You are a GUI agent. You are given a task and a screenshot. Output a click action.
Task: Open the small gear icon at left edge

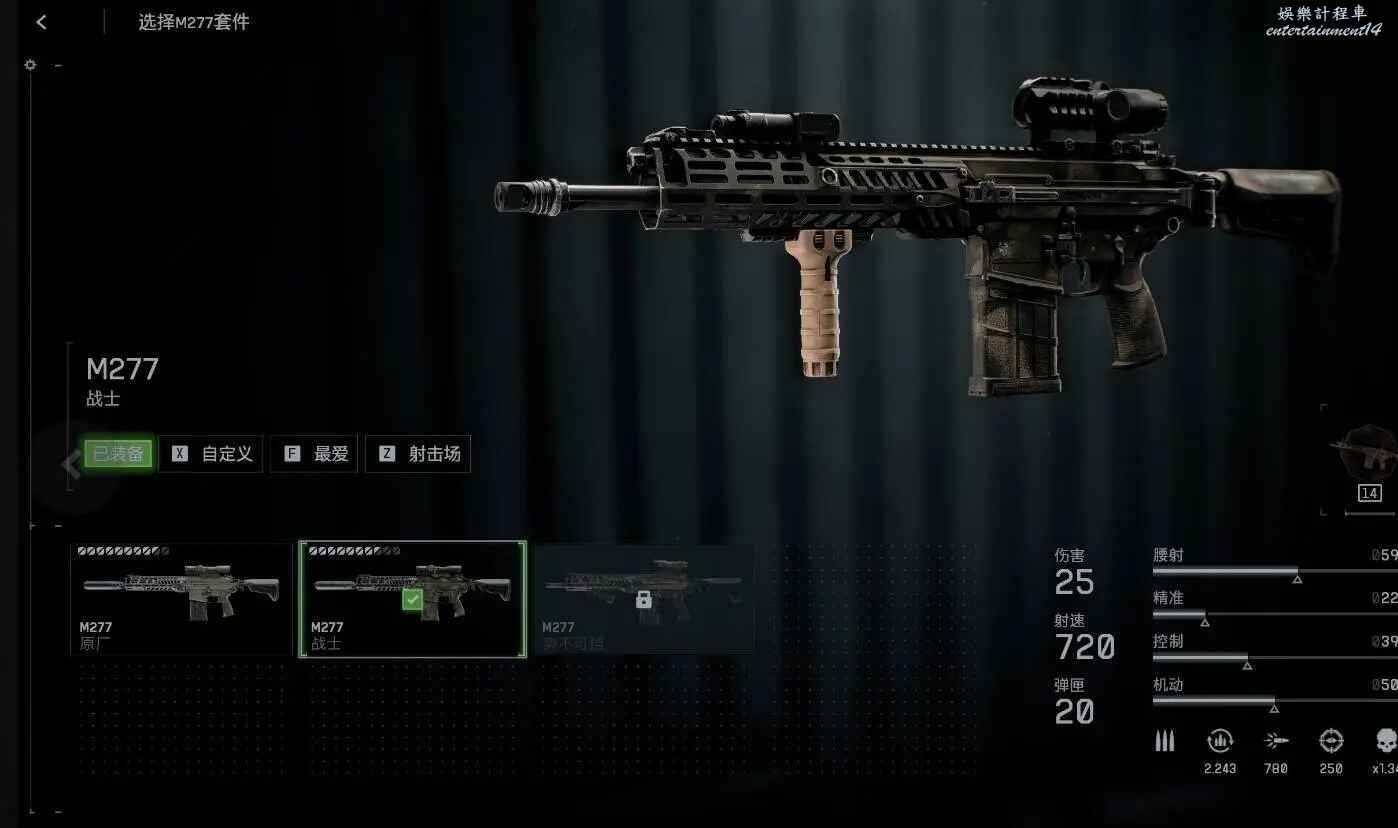pyautogui.click(x=30, y=65)
